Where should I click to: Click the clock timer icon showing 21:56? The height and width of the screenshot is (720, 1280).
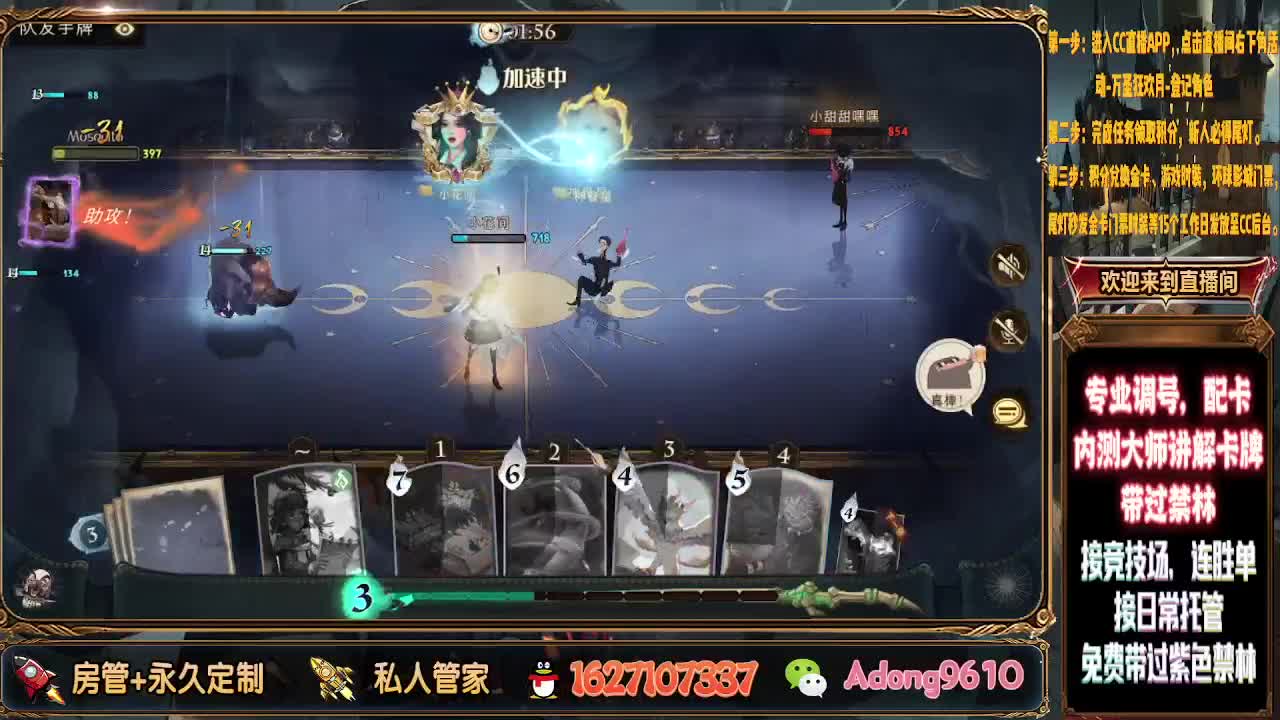tap(489, 31)
